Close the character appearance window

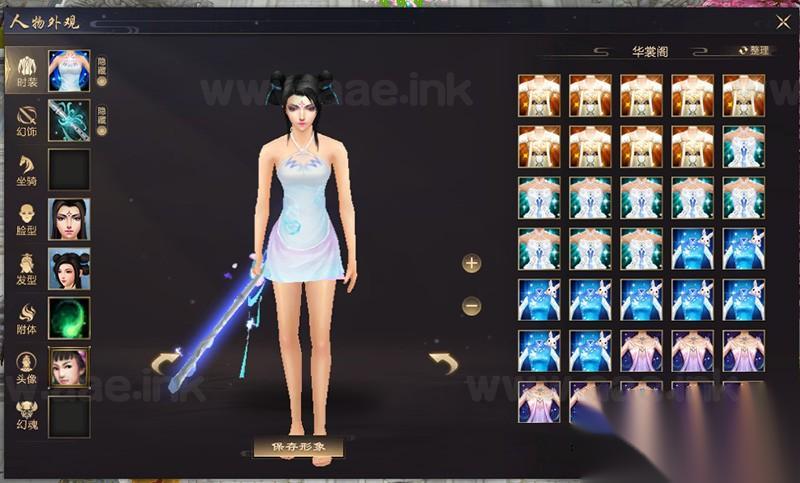(782, 22)
